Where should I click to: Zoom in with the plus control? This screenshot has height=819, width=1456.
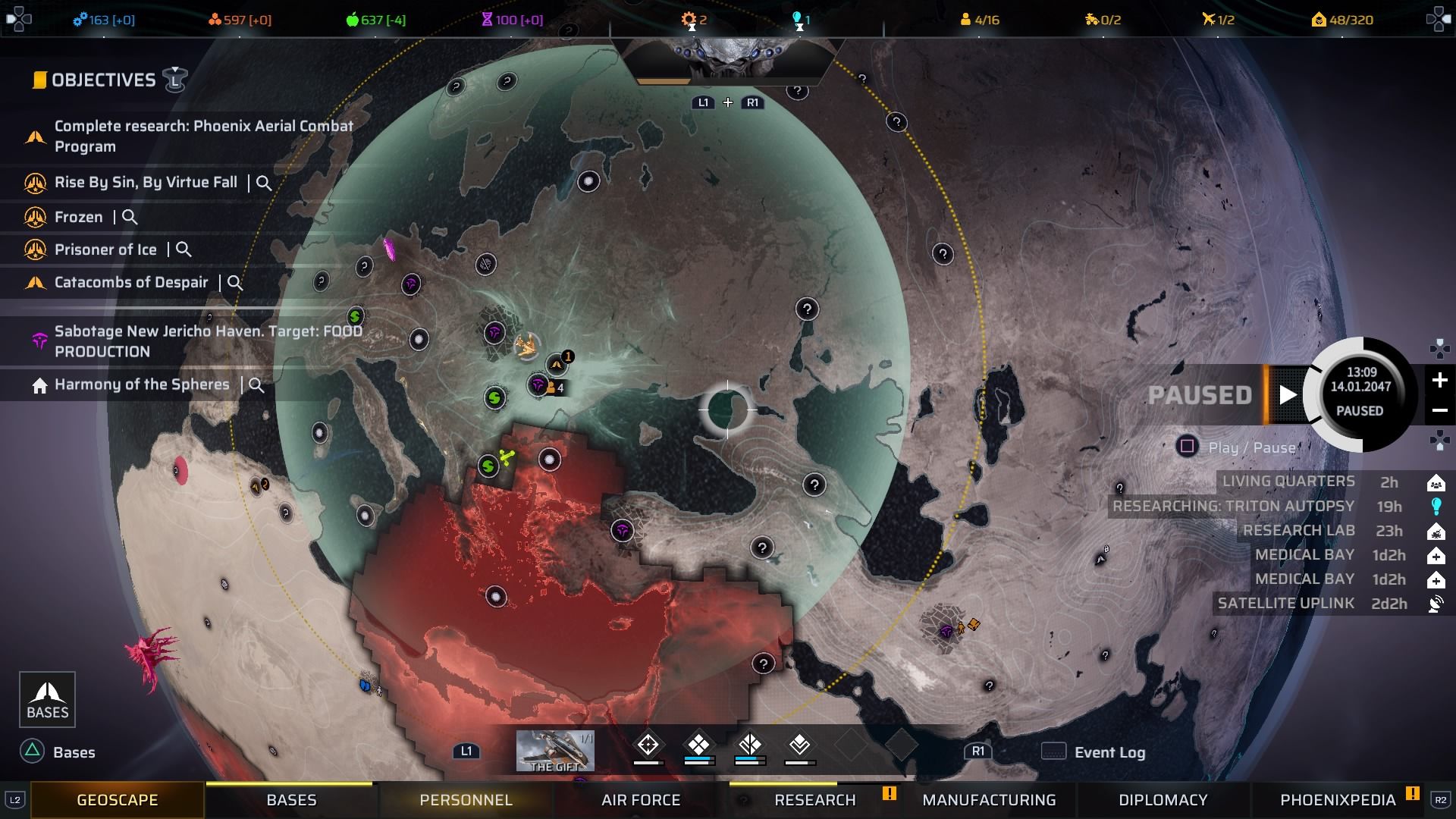pyautogui.click(x=1440, y=381)
